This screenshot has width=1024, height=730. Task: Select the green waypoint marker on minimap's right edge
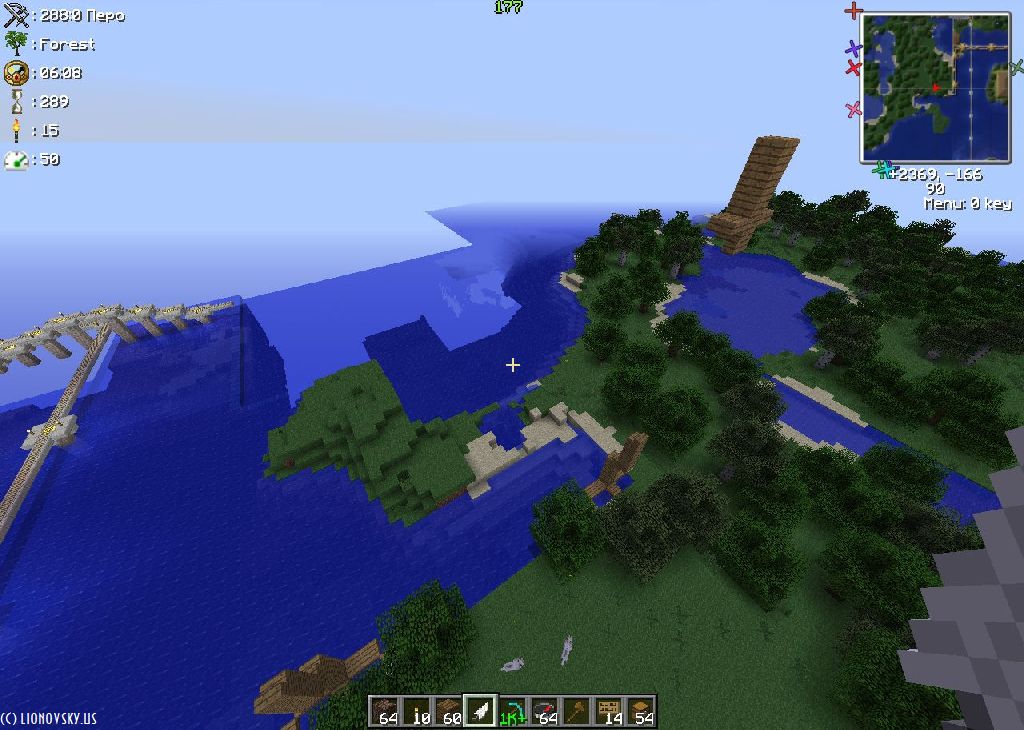point(1016,68)
